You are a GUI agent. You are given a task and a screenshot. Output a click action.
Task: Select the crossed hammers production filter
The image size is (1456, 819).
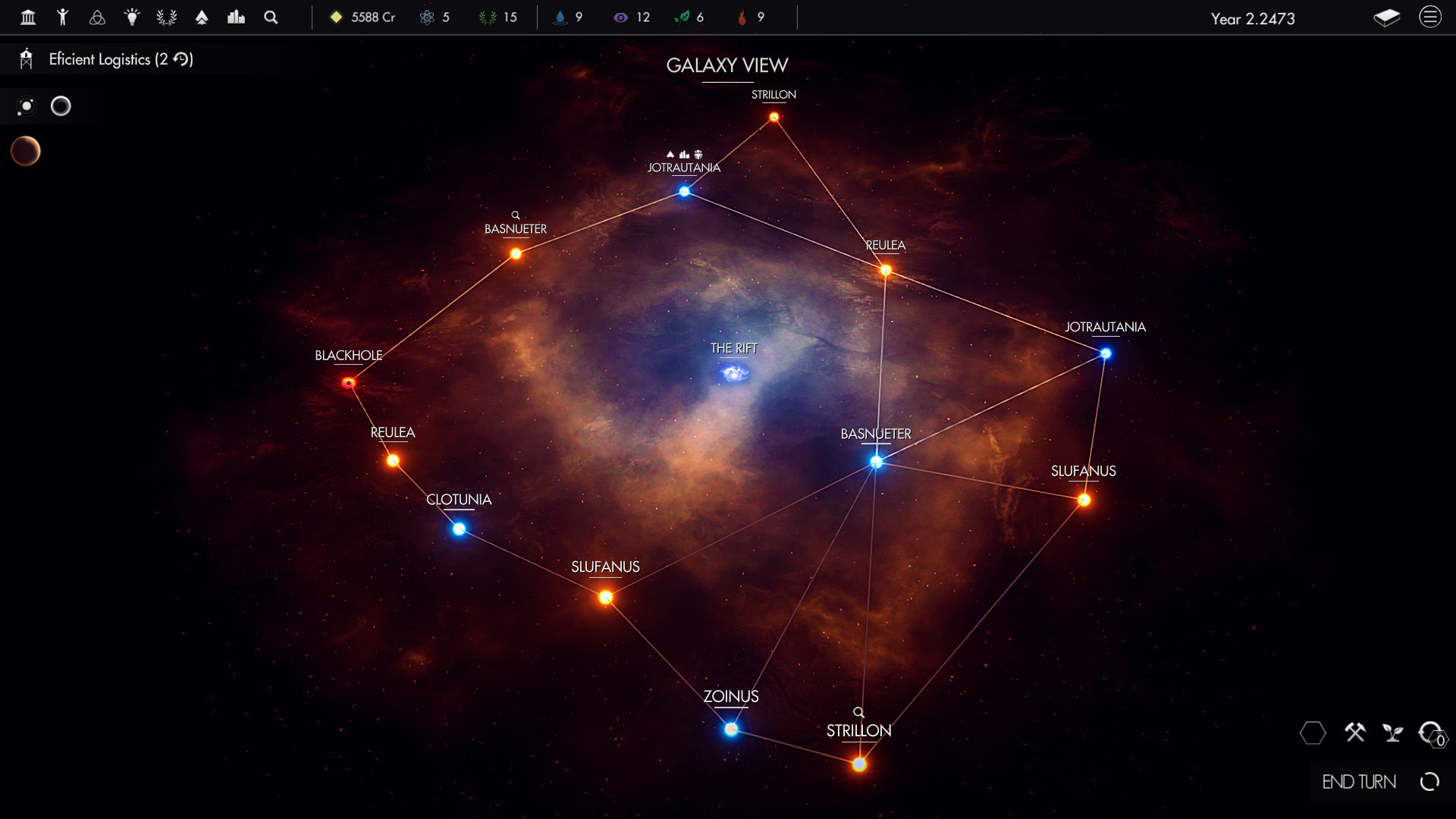coord(1355,733)
